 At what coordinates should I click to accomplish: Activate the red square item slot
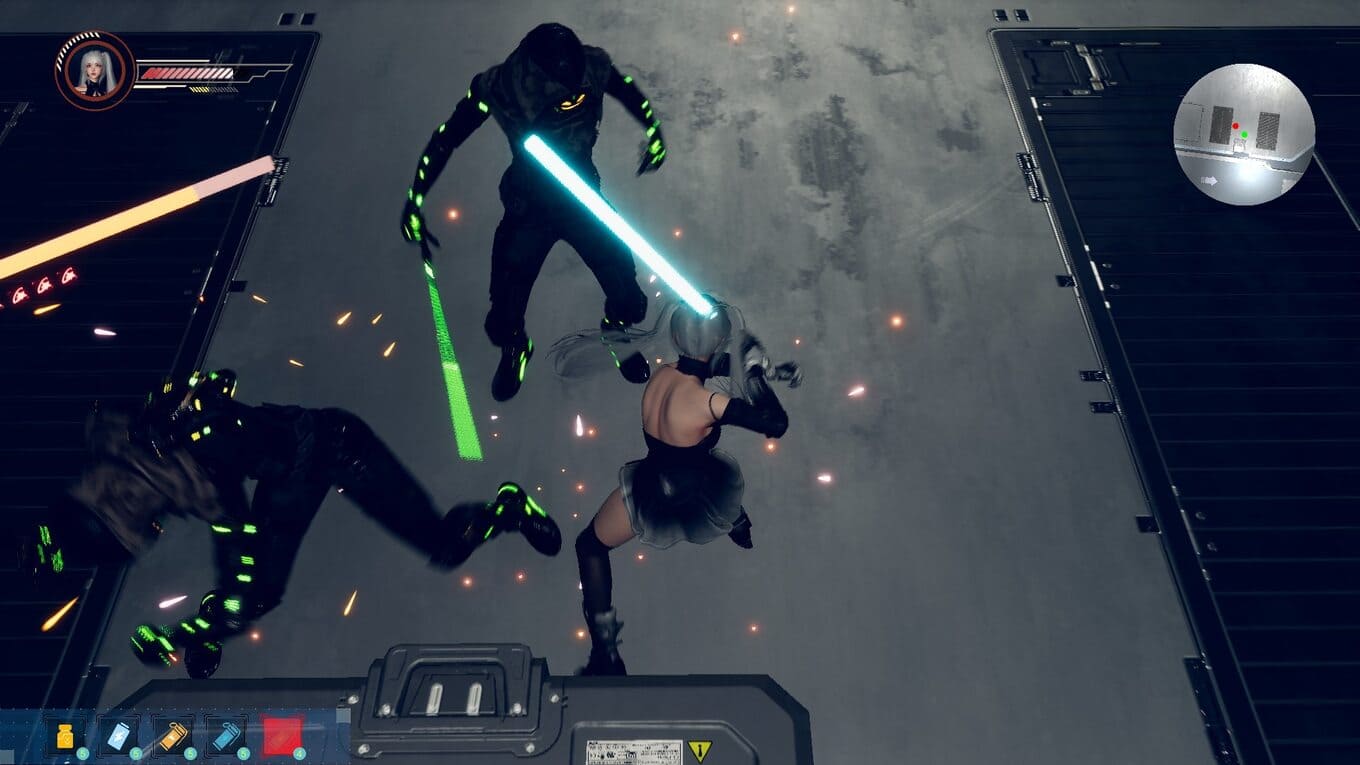[x=281, y=736]
